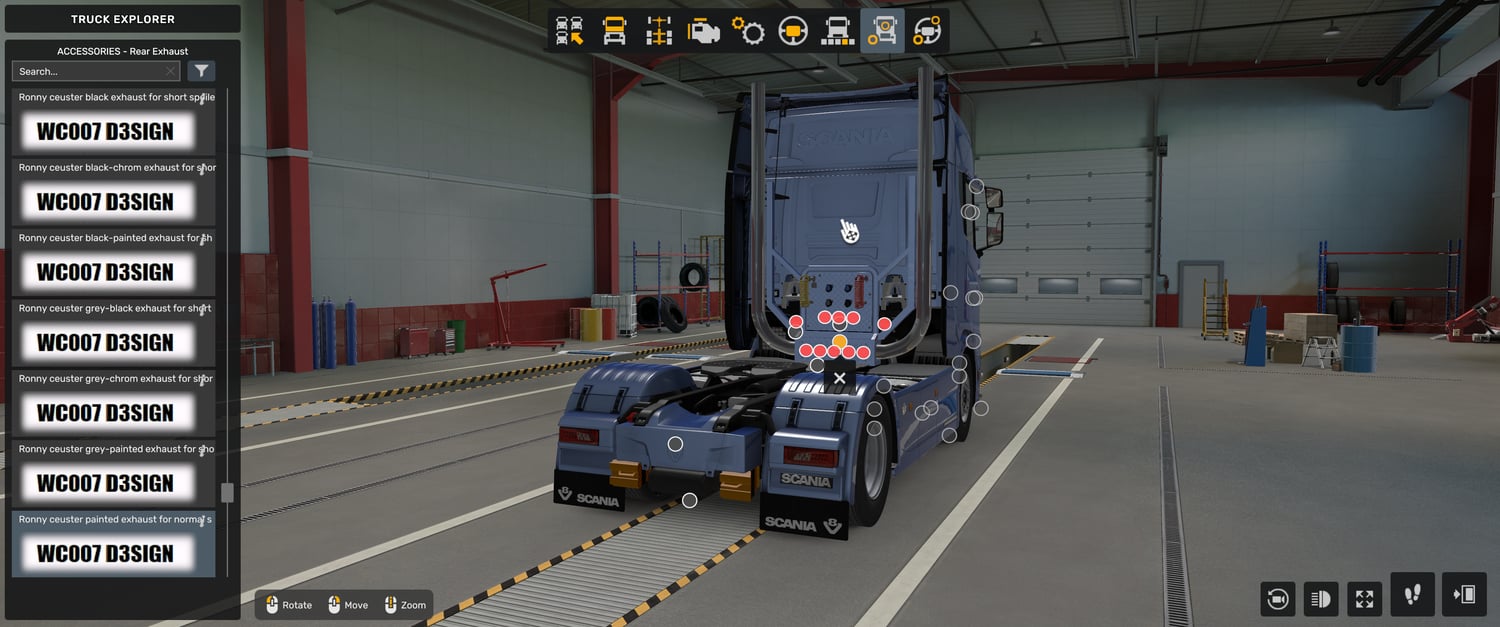Open the transmission gears category
The height and width of the screenshot is (627, 1500).
coord(748,31)
